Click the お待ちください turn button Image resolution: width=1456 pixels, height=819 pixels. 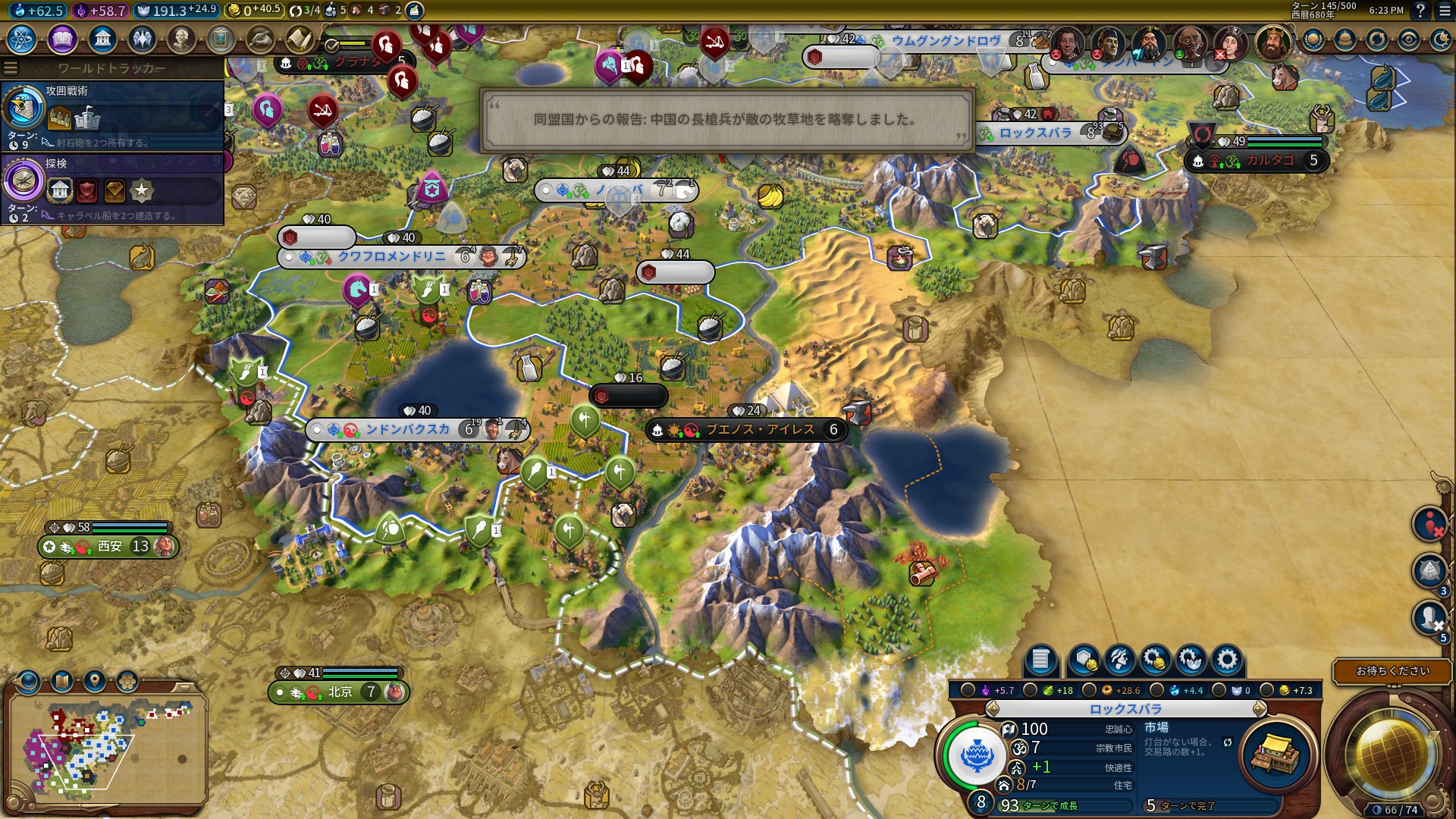[x=1392, y=671]
